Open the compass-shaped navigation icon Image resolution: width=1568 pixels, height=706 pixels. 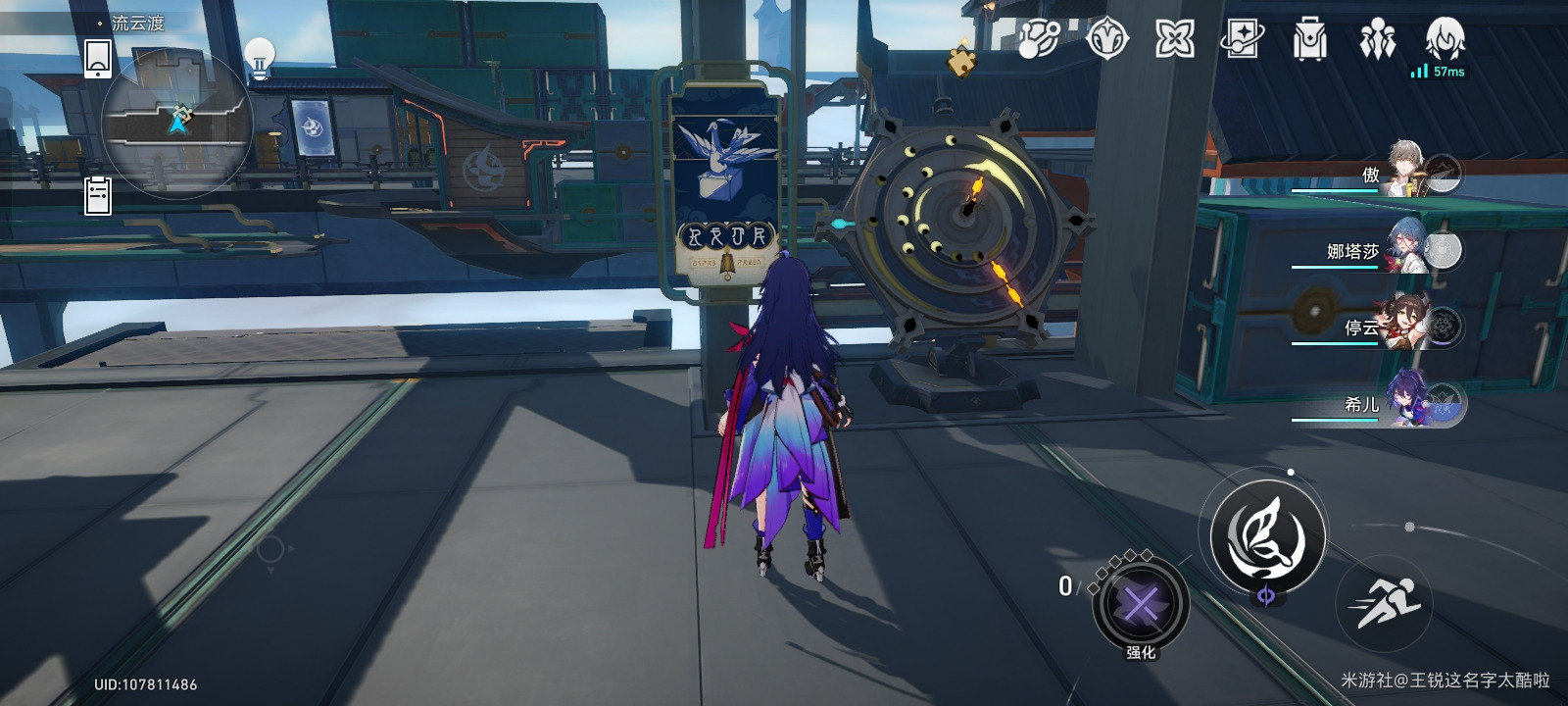pyautogui.click(x=1107, y=40)
